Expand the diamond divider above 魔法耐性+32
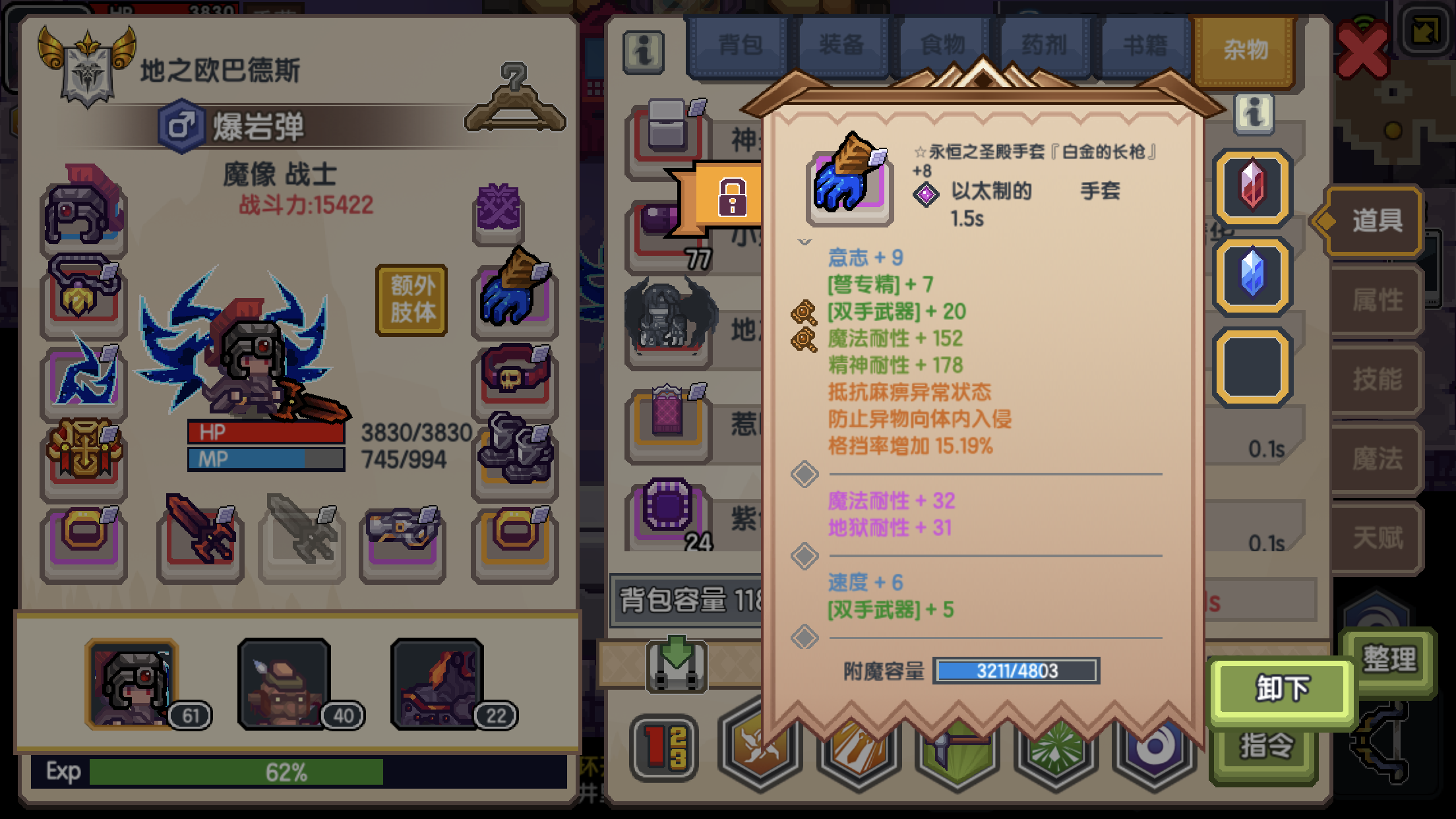 click(x=804, y=474)
